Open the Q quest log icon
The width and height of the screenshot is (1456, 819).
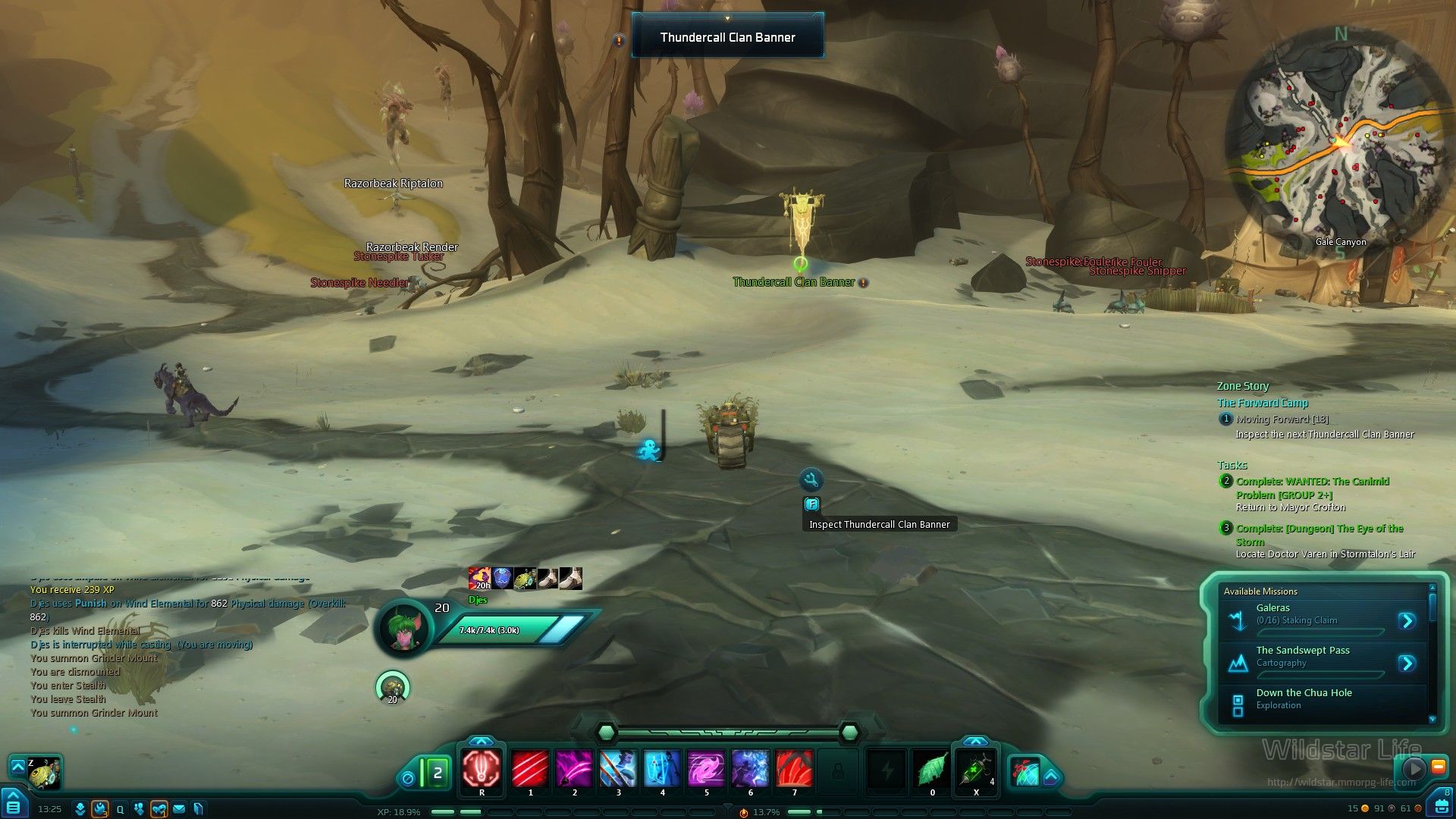[x=120, y=809]
